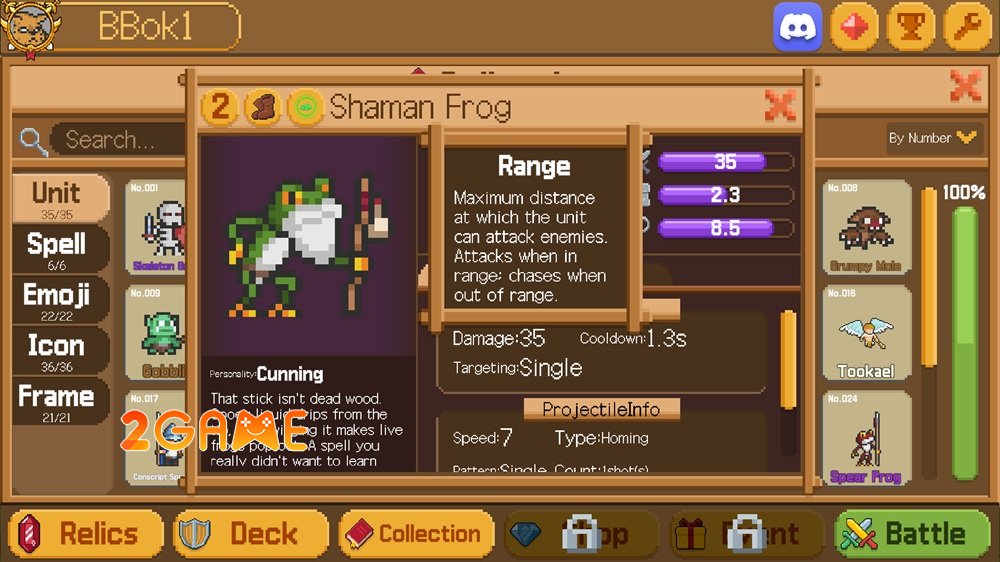Switch to the Unit tab
Screen dimensions: 1000x562
tap(60, 198)
